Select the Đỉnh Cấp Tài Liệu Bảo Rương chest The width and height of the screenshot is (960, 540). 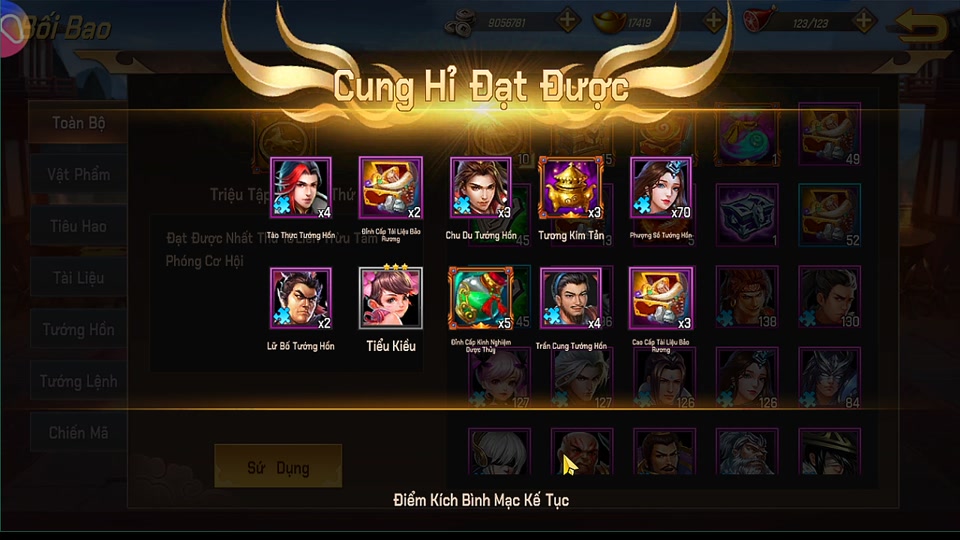391,188
